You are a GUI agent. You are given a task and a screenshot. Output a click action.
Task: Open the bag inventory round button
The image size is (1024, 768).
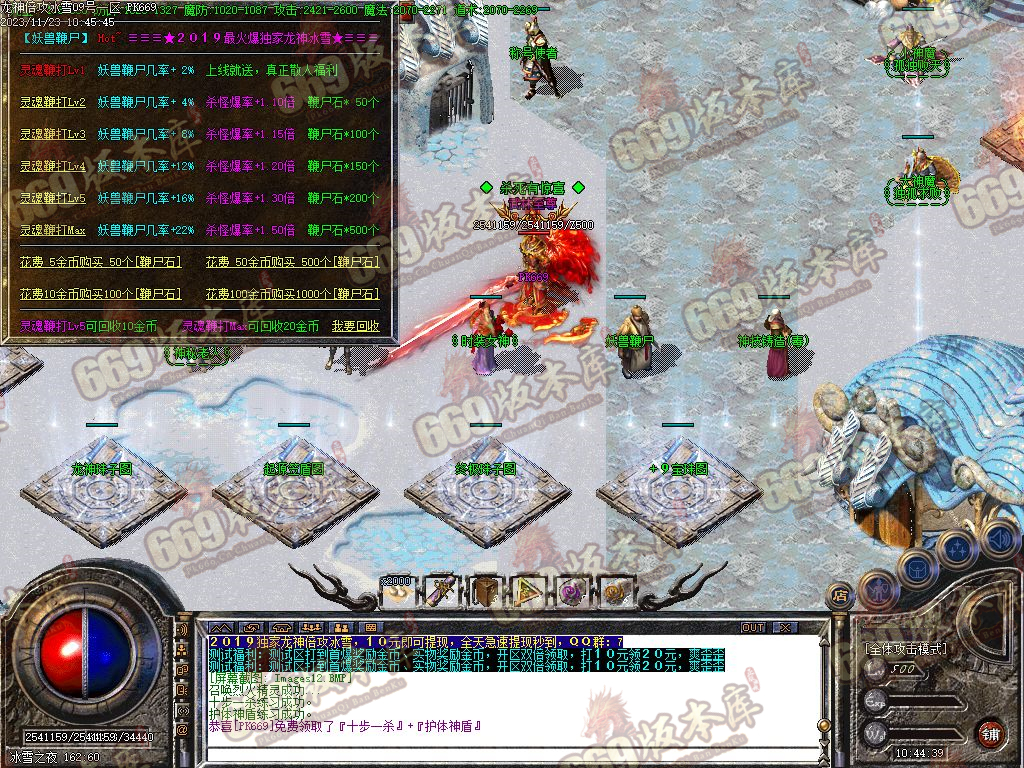coord(916,567)
